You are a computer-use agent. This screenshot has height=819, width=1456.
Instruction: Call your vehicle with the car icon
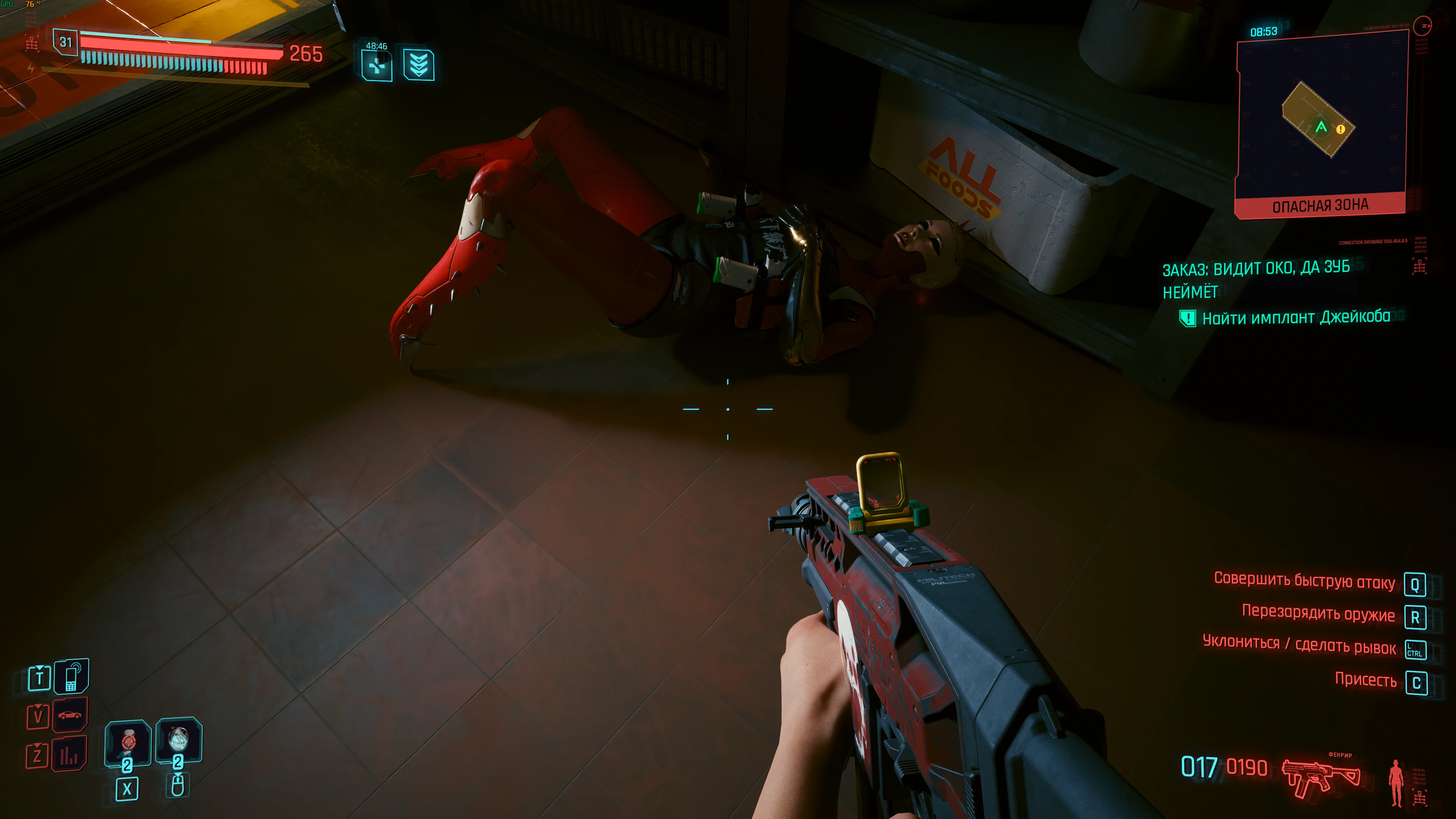[x=70, y=716]
